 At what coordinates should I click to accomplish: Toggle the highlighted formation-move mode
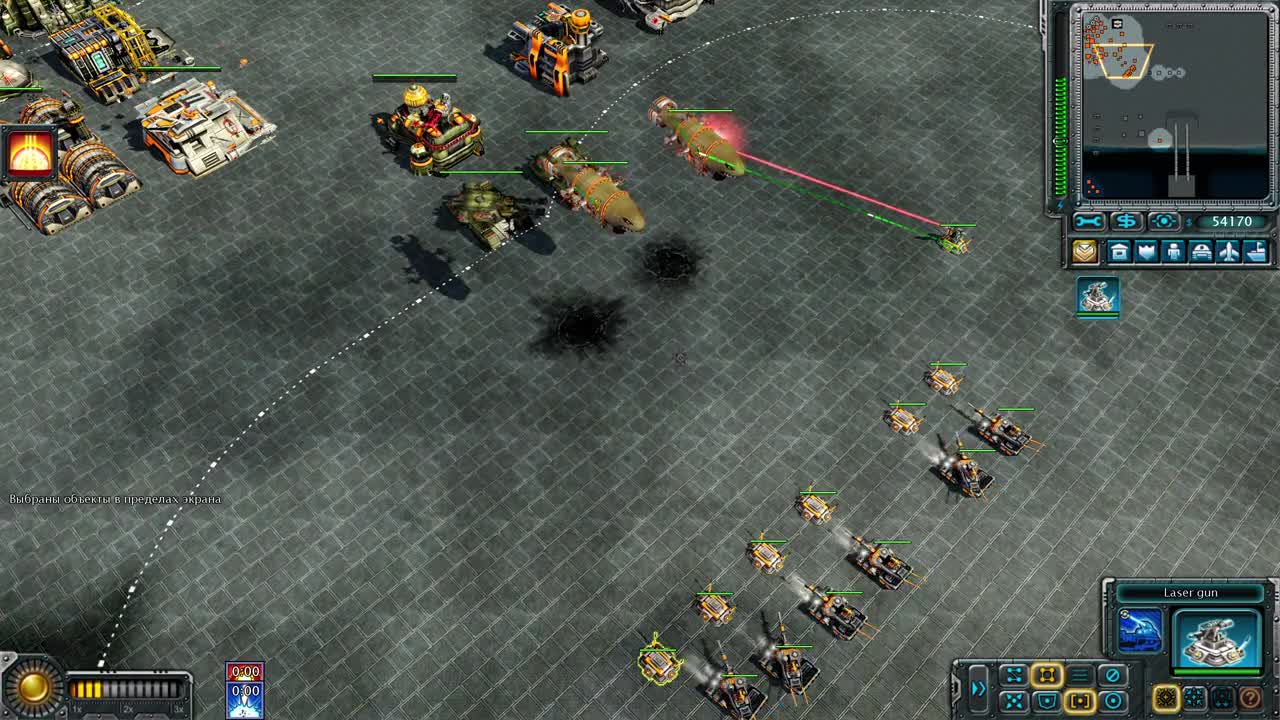(x=1049, y=674)
